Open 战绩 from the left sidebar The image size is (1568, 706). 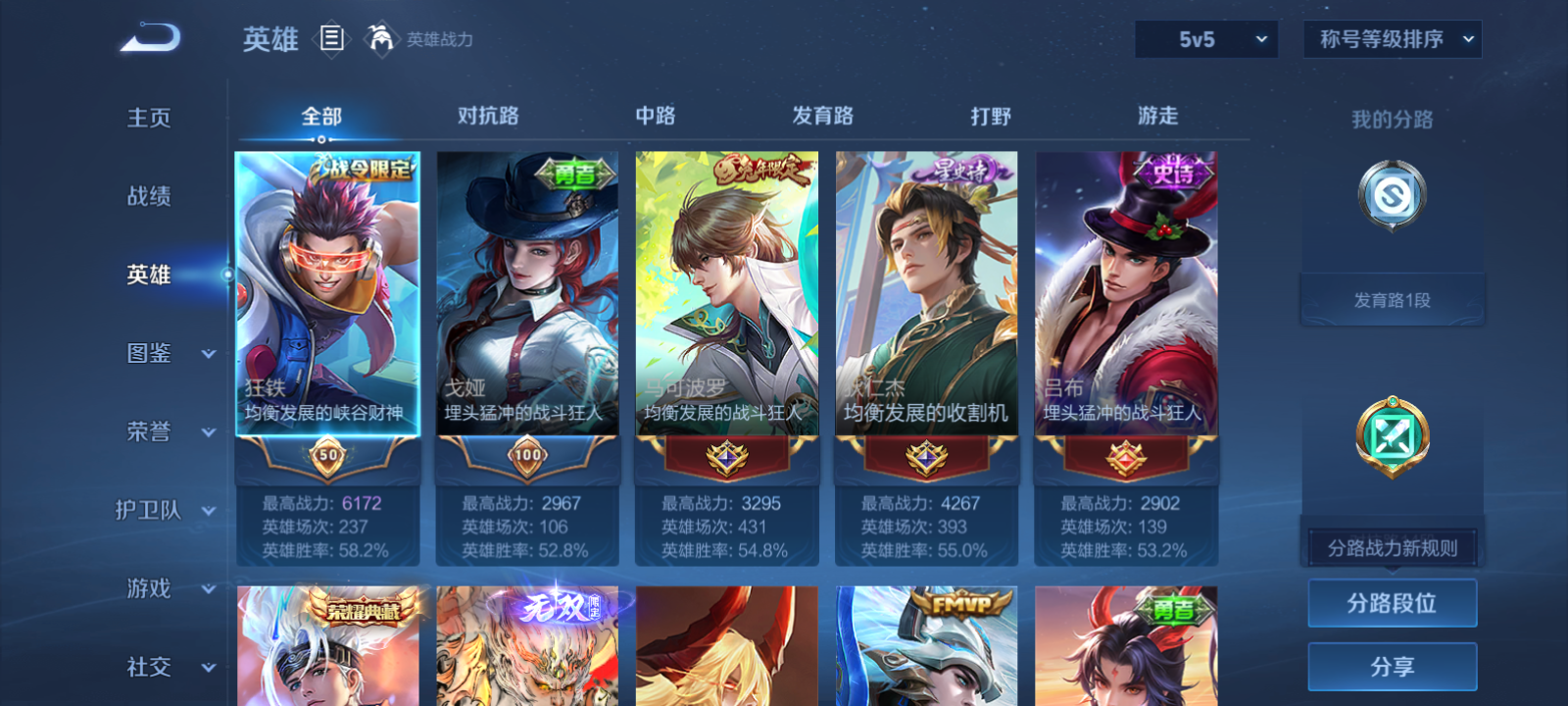point(149,196)
